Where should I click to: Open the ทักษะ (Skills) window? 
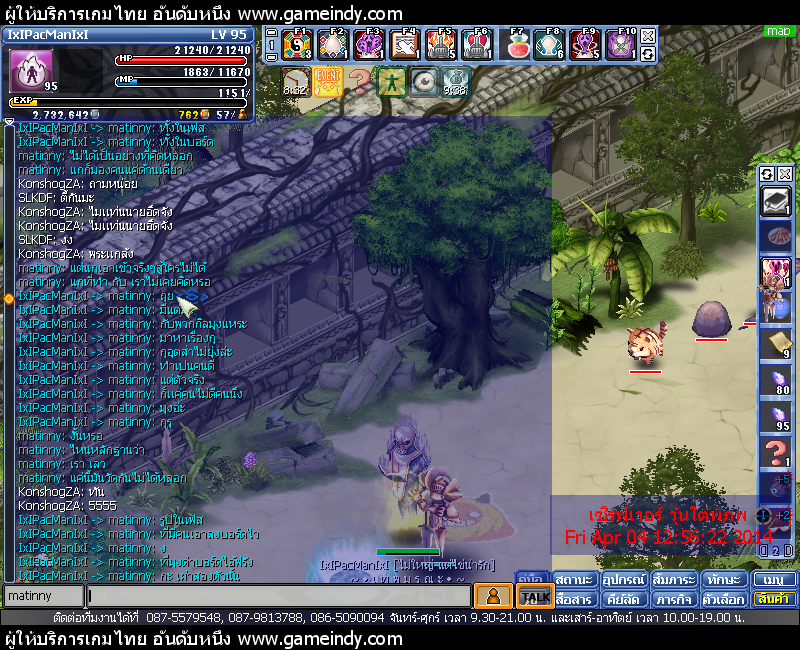pyautogui.click(x=722, y=580)
